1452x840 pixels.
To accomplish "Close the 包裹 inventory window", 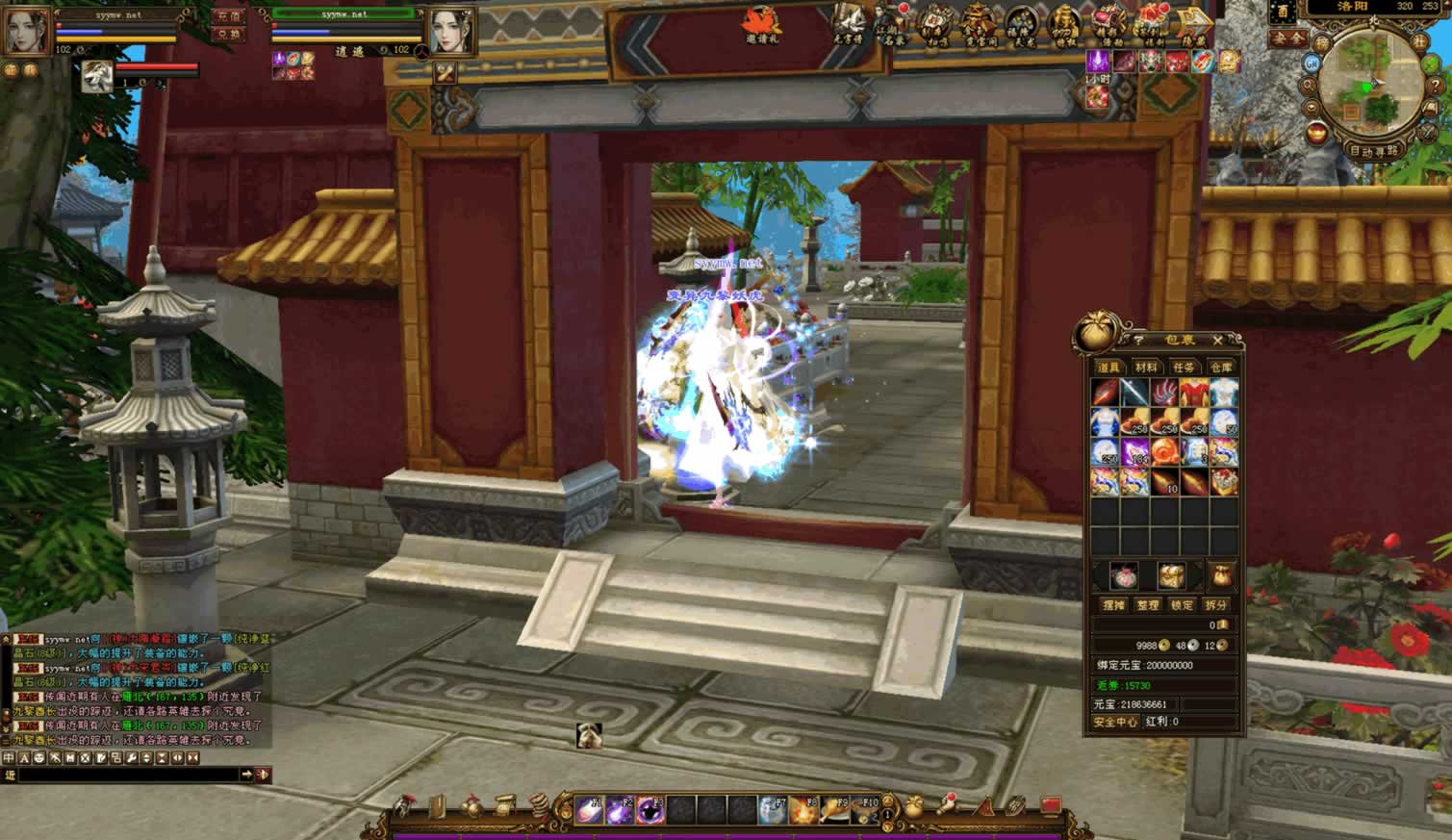I will click(1217, 341).
